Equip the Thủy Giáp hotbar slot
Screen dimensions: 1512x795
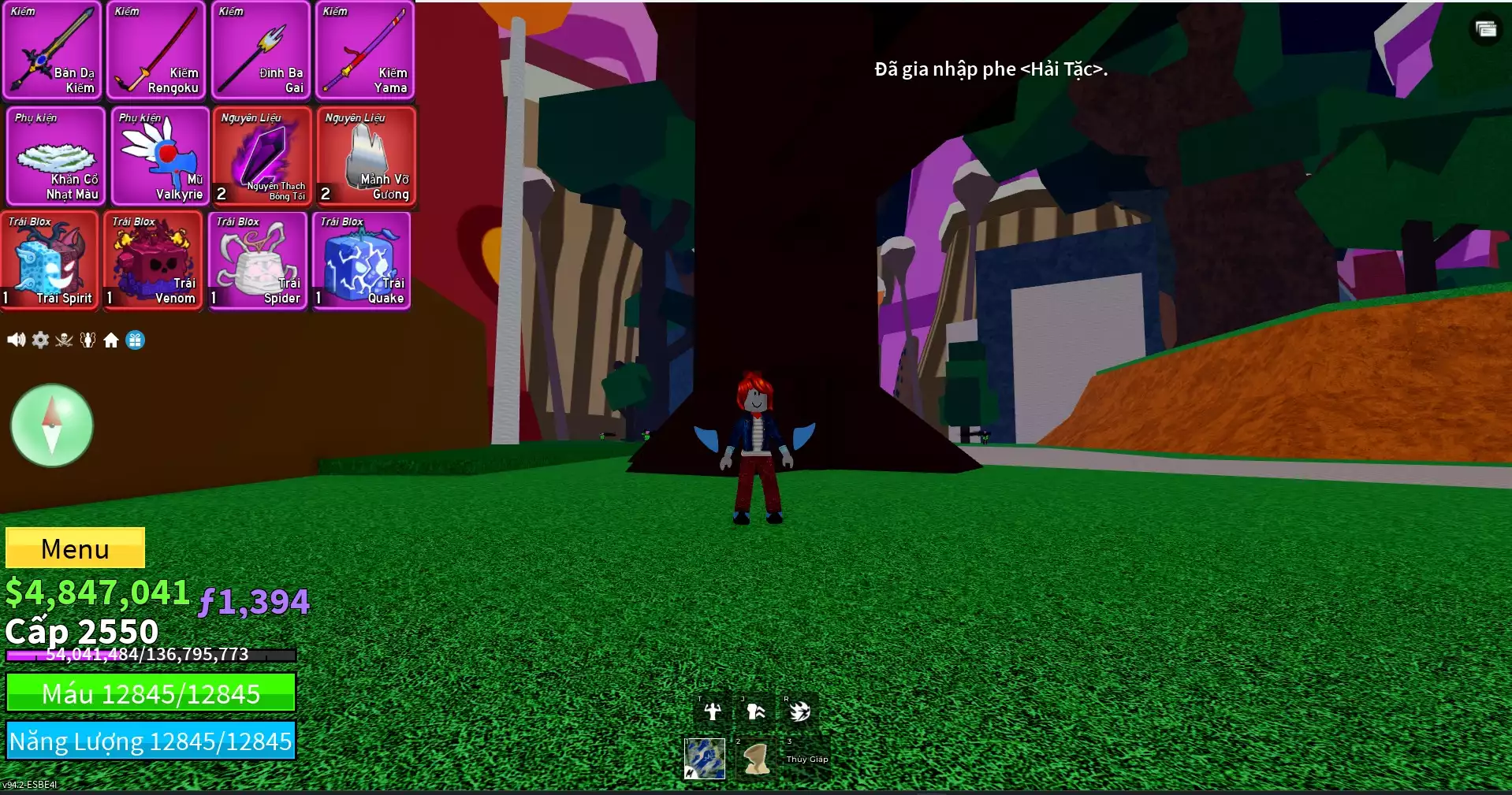(807, 757)
